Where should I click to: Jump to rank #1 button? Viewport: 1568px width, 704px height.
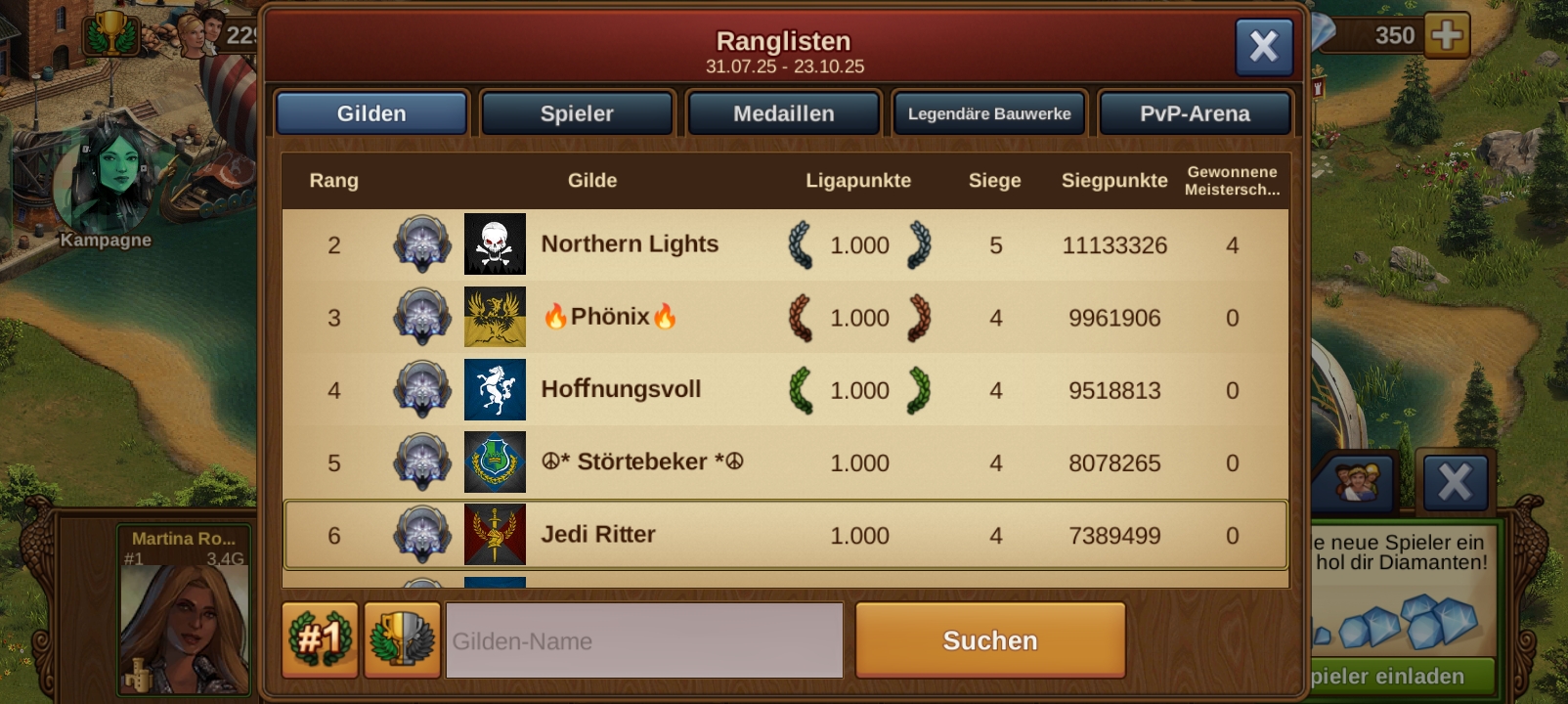click(x=319, y=639)
